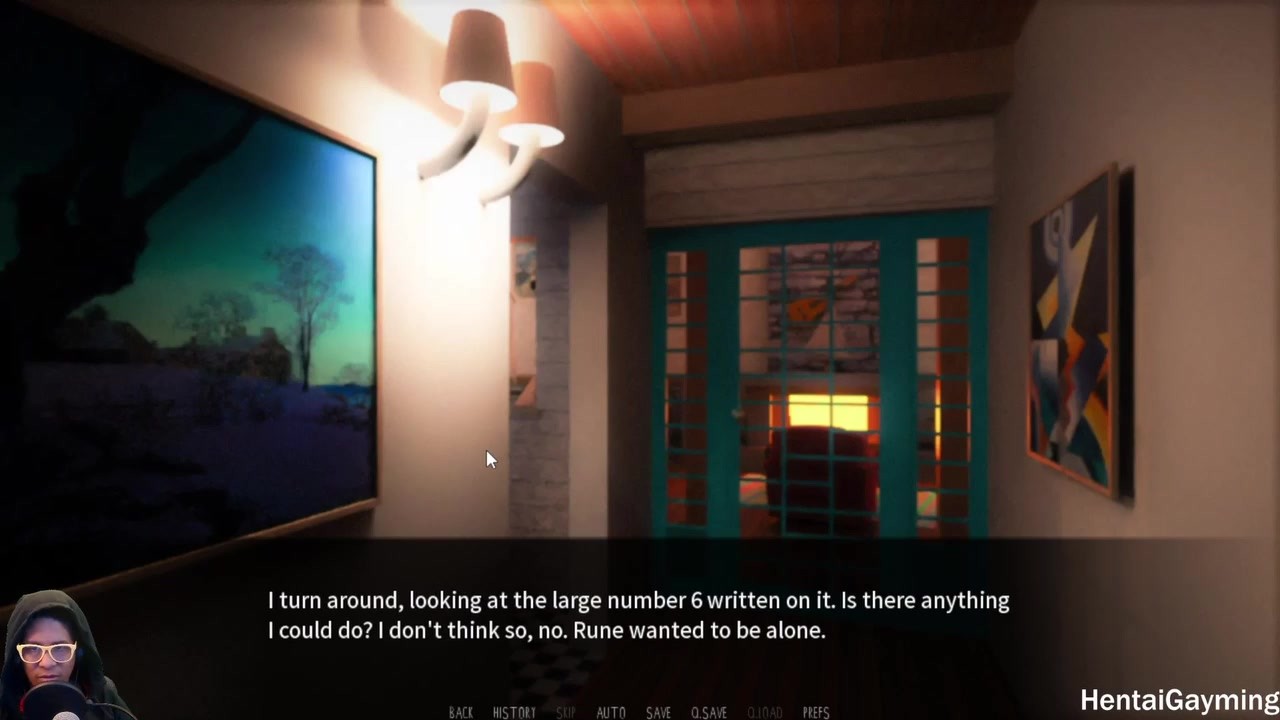Open the SAVE game screen

(658, 712)
